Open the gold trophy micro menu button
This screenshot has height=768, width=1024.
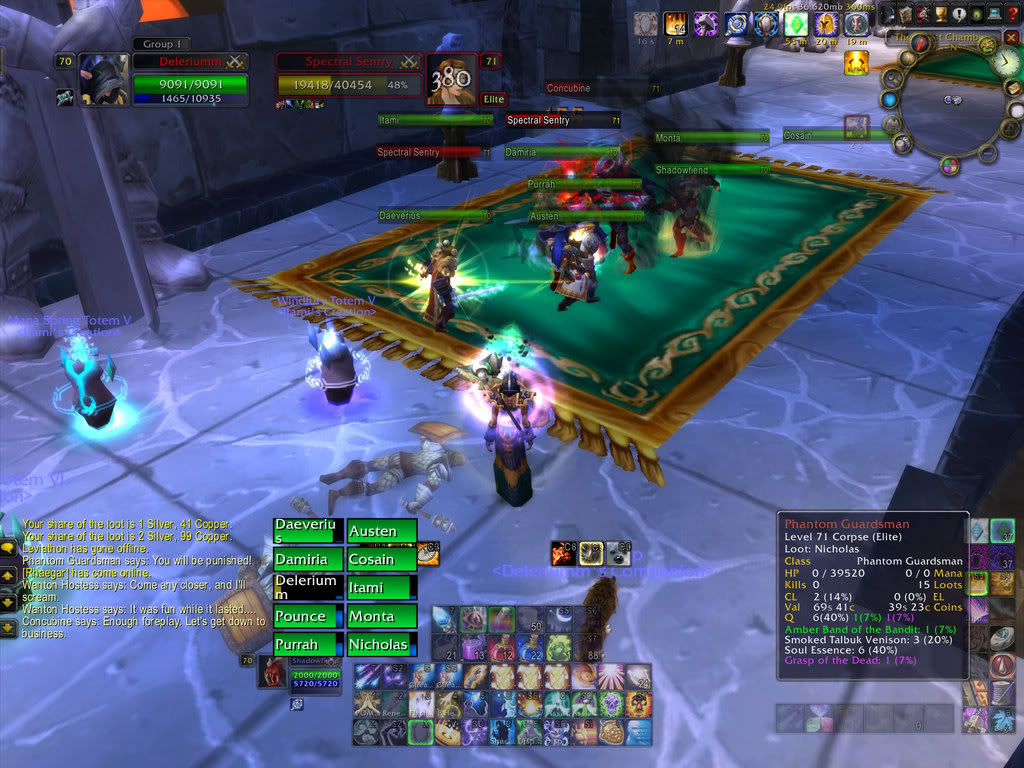click(941, 14)
